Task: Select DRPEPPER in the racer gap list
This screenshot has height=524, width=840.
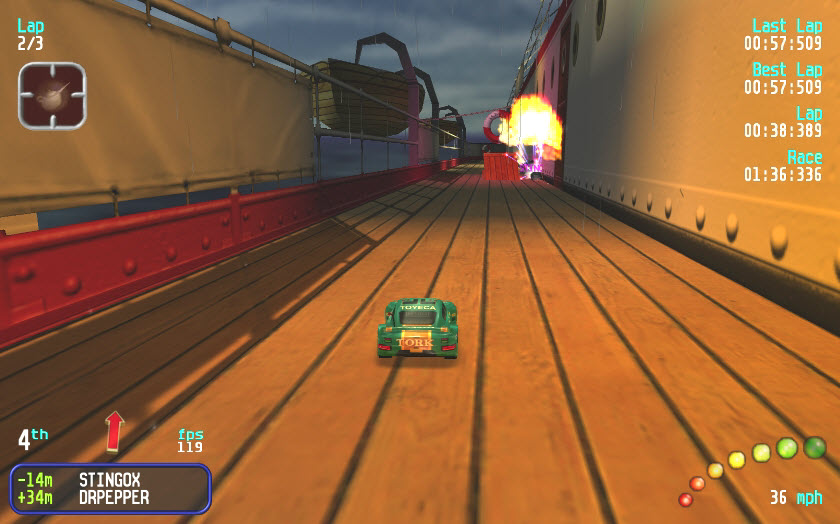Action: (114, 497)
